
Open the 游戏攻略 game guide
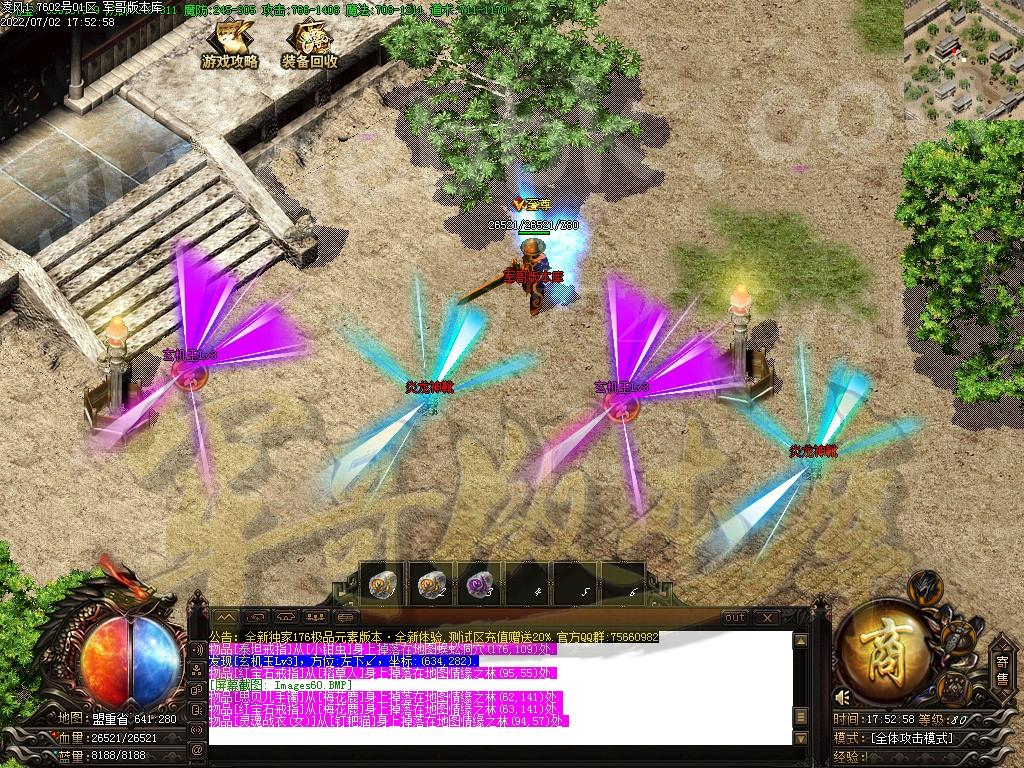(230, 44)
